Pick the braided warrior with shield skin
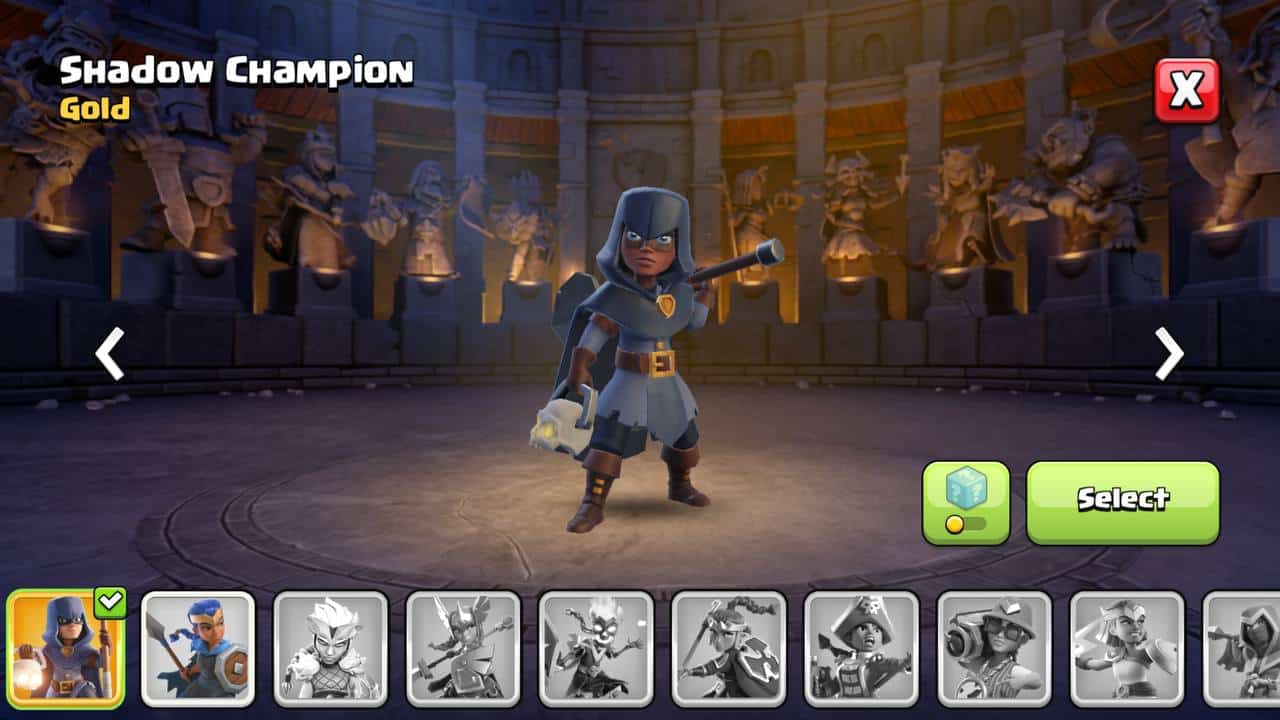The height and width of the screenshot is (720, 1280). click(x=729, y=648)
